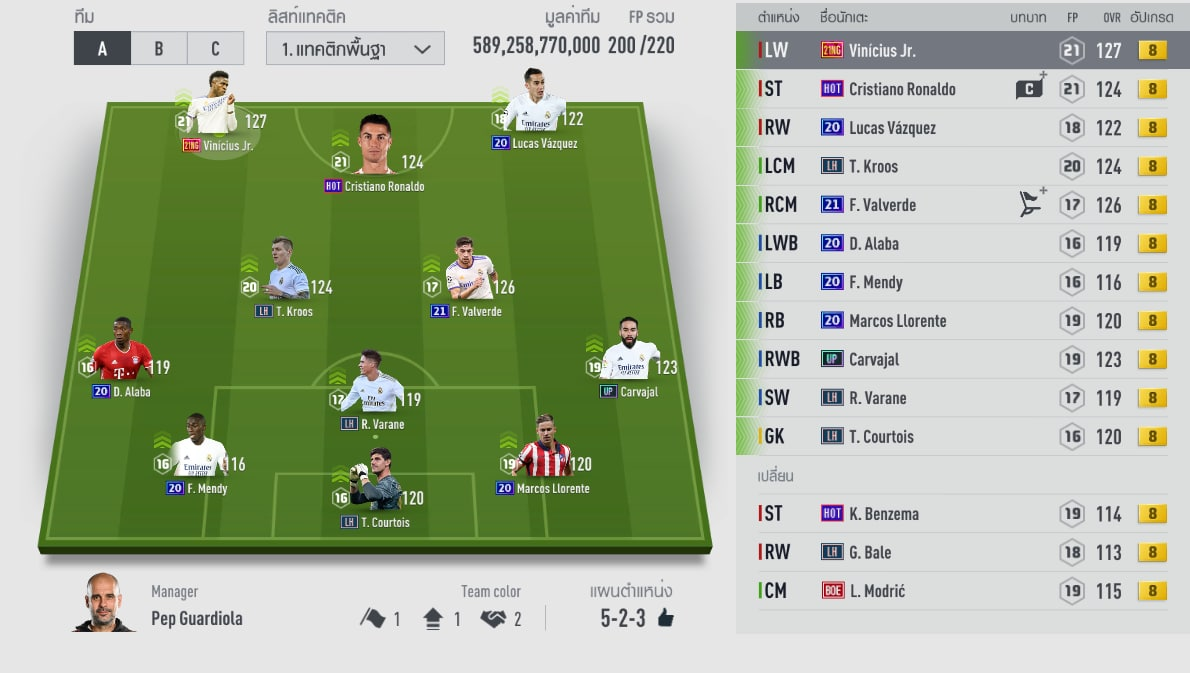Select substitute G. Bale row
The width and height of the screenshot is (1190, 673).
pos(950,552)
